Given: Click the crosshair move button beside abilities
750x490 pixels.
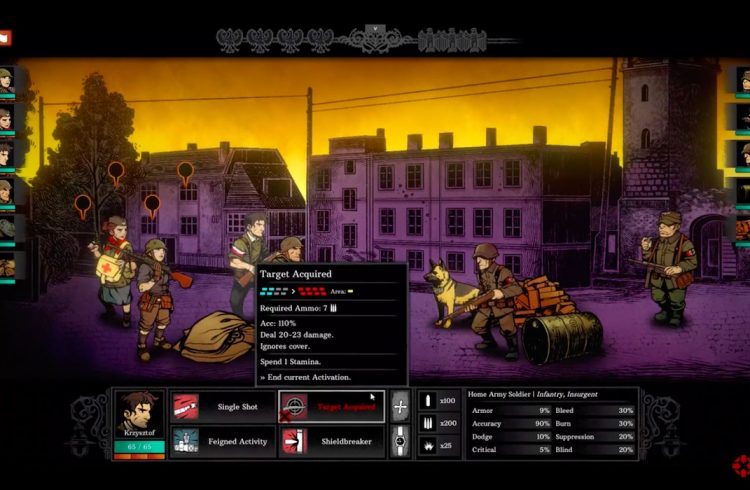Looking at the screenshot, I should [x=400, y=407].
